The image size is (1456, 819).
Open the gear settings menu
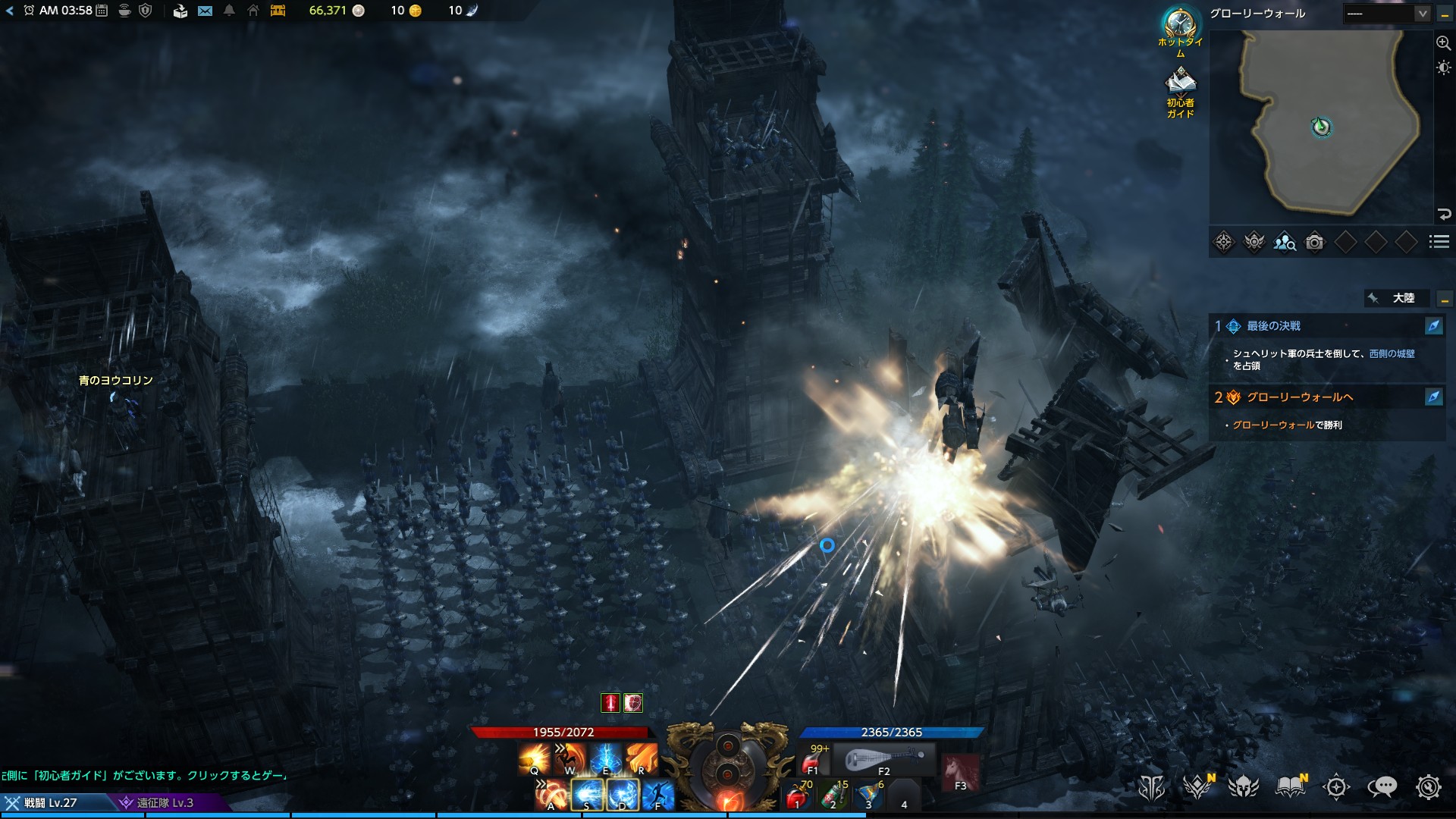click(1428, 787)
